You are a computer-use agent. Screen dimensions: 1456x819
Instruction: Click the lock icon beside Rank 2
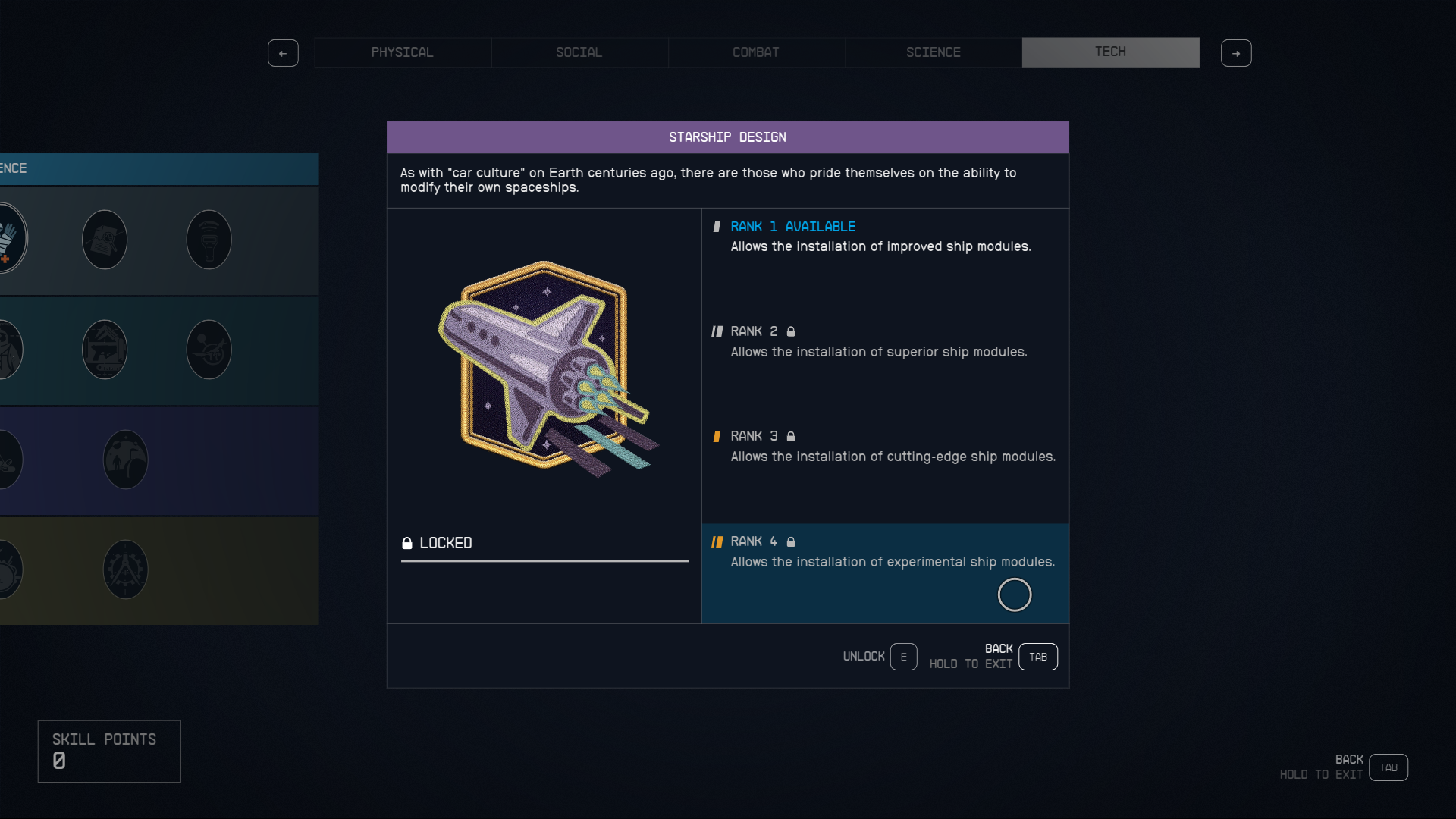click(x=791, y=331)
